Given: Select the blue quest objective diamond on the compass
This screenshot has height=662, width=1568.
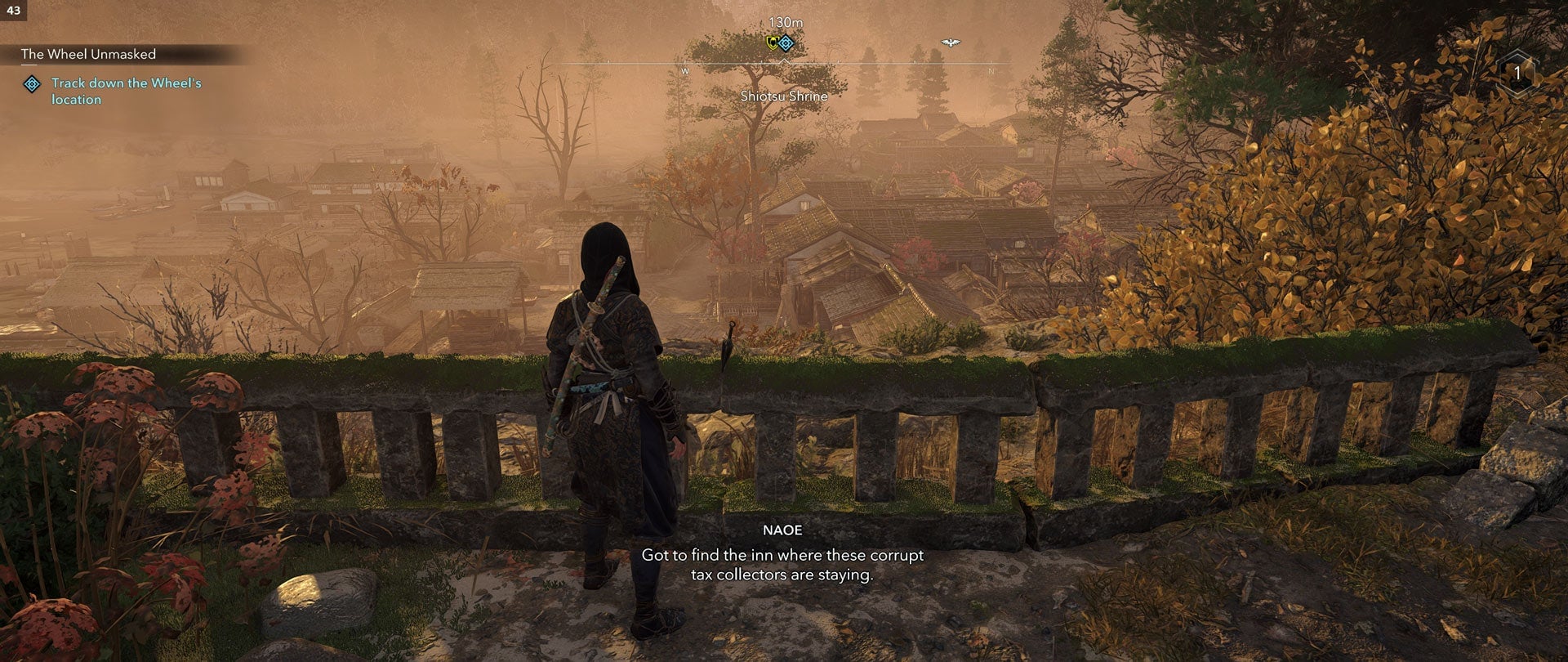Looking at the screenshot, I should click(x=786, y=43).
